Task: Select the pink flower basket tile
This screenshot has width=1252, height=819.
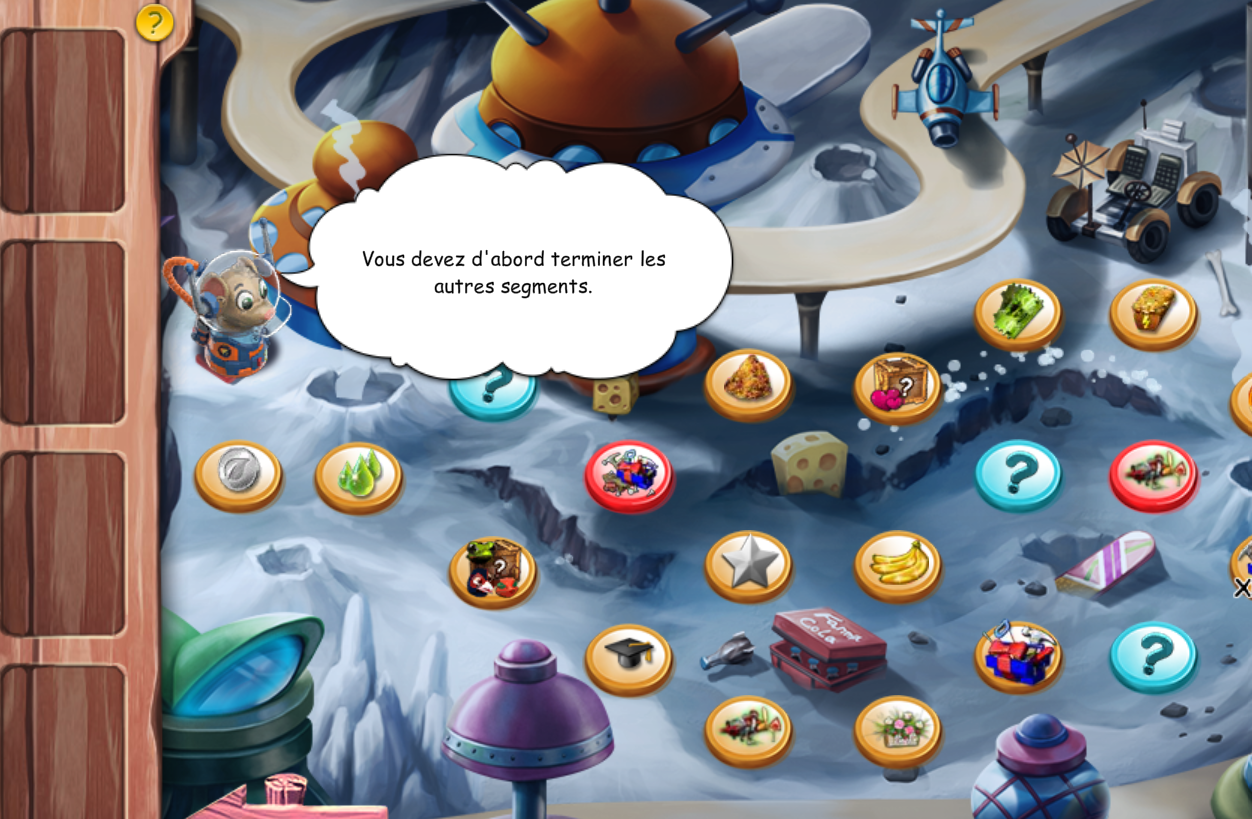Action: [x=898, y=730]
